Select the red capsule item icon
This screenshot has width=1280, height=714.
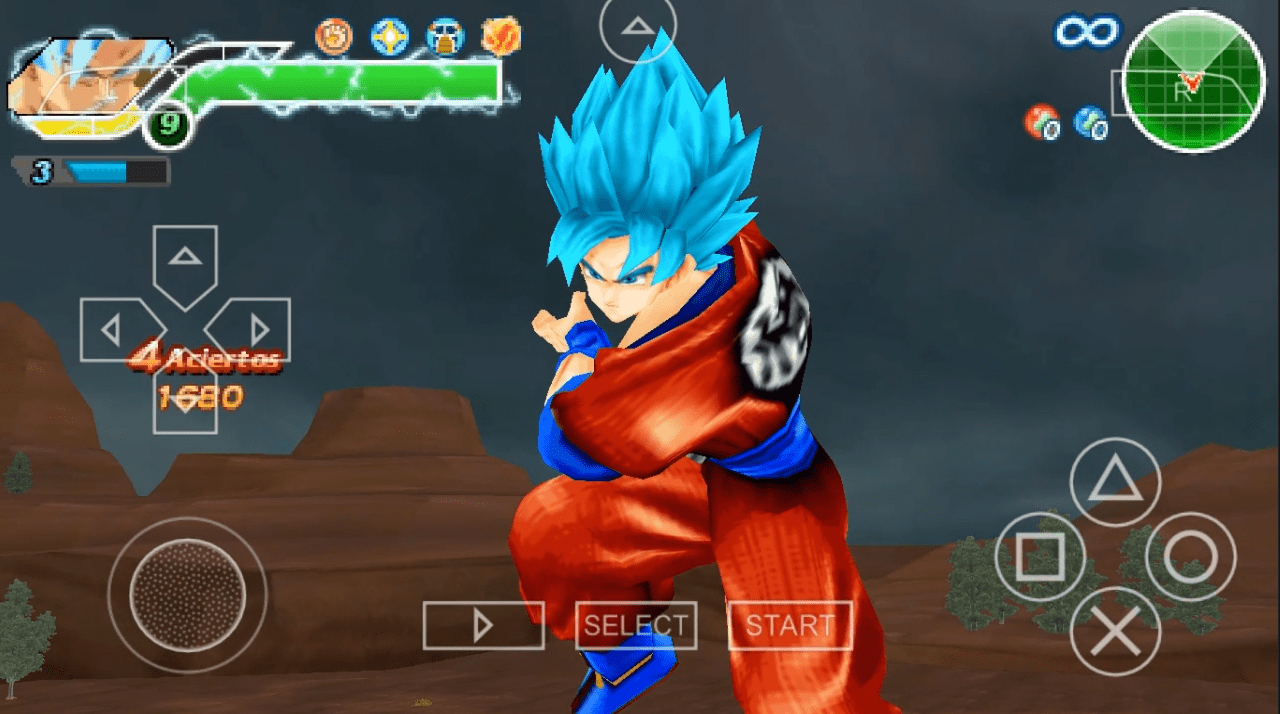click(x=1042, y=122)
